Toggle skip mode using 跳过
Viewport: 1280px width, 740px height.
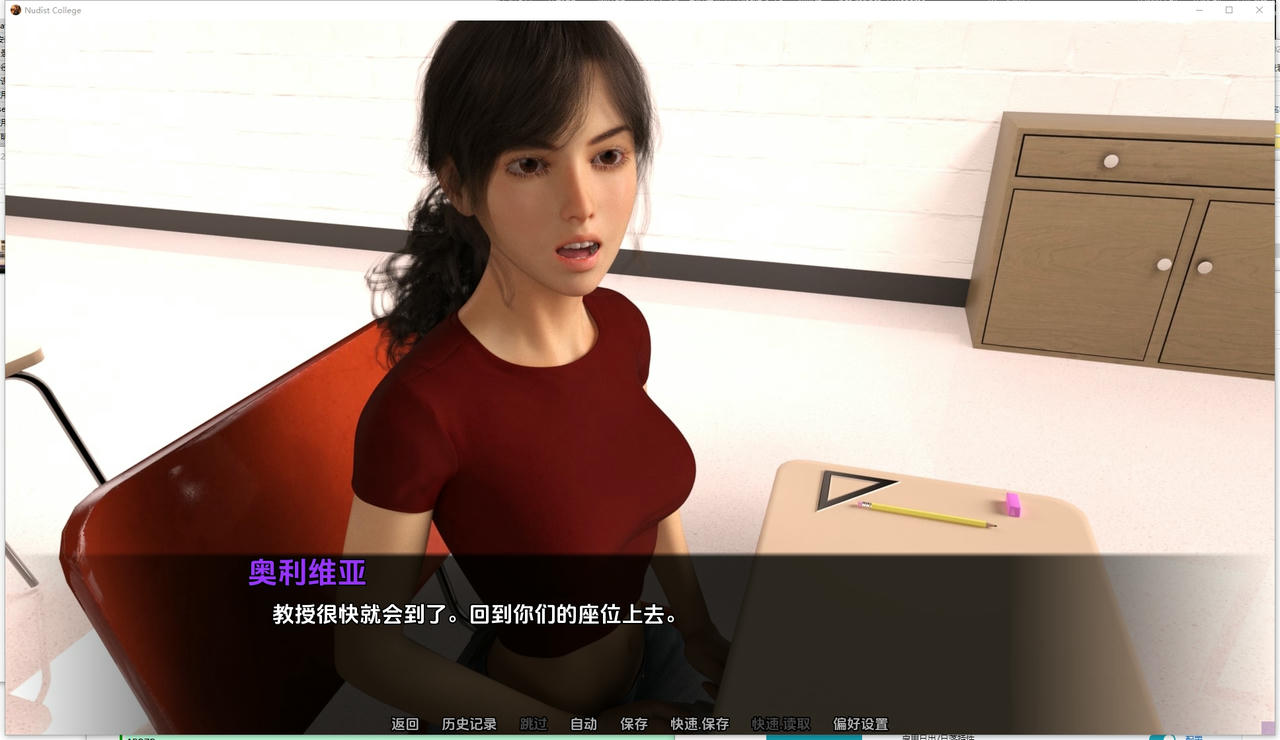(x=531, y=723)
